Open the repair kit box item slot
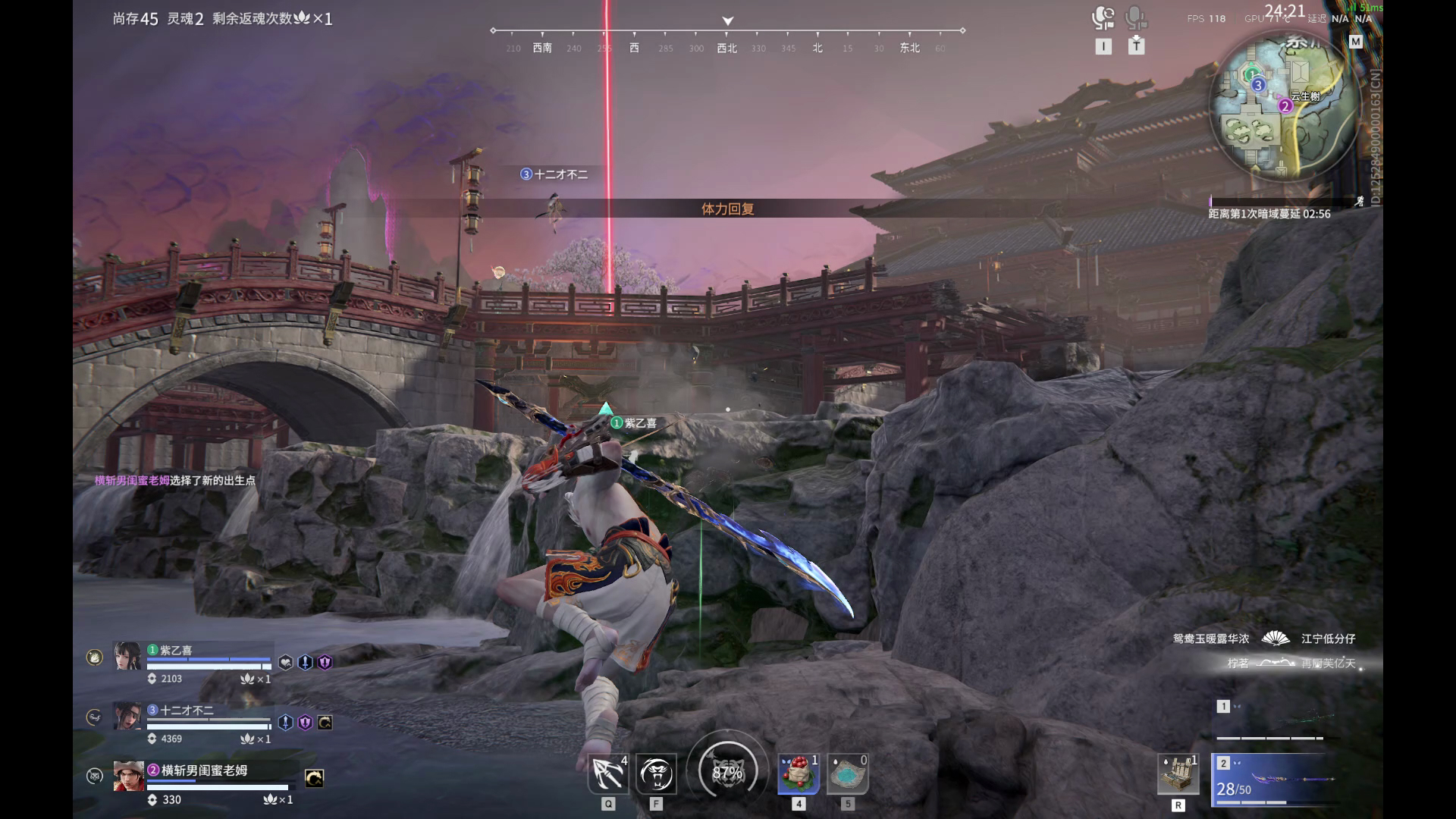 tap(1178, 774)
